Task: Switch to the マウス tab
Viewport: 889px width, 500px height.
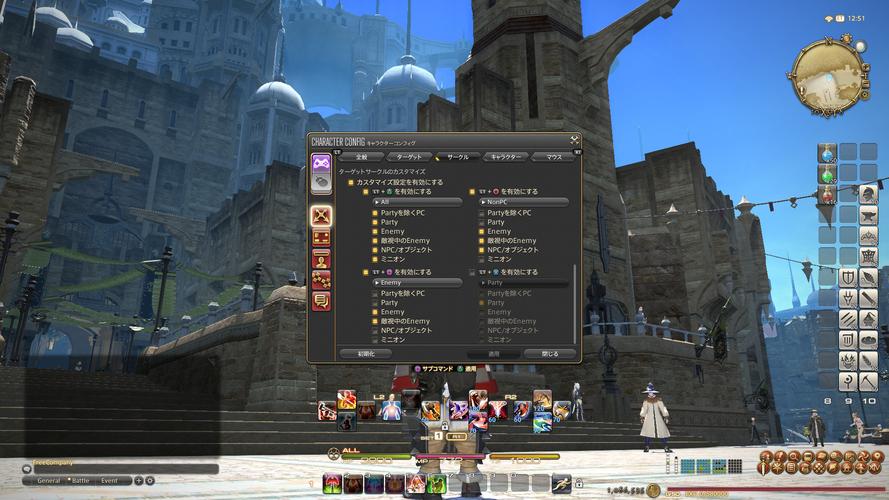Action: click(x=553, y=157)
